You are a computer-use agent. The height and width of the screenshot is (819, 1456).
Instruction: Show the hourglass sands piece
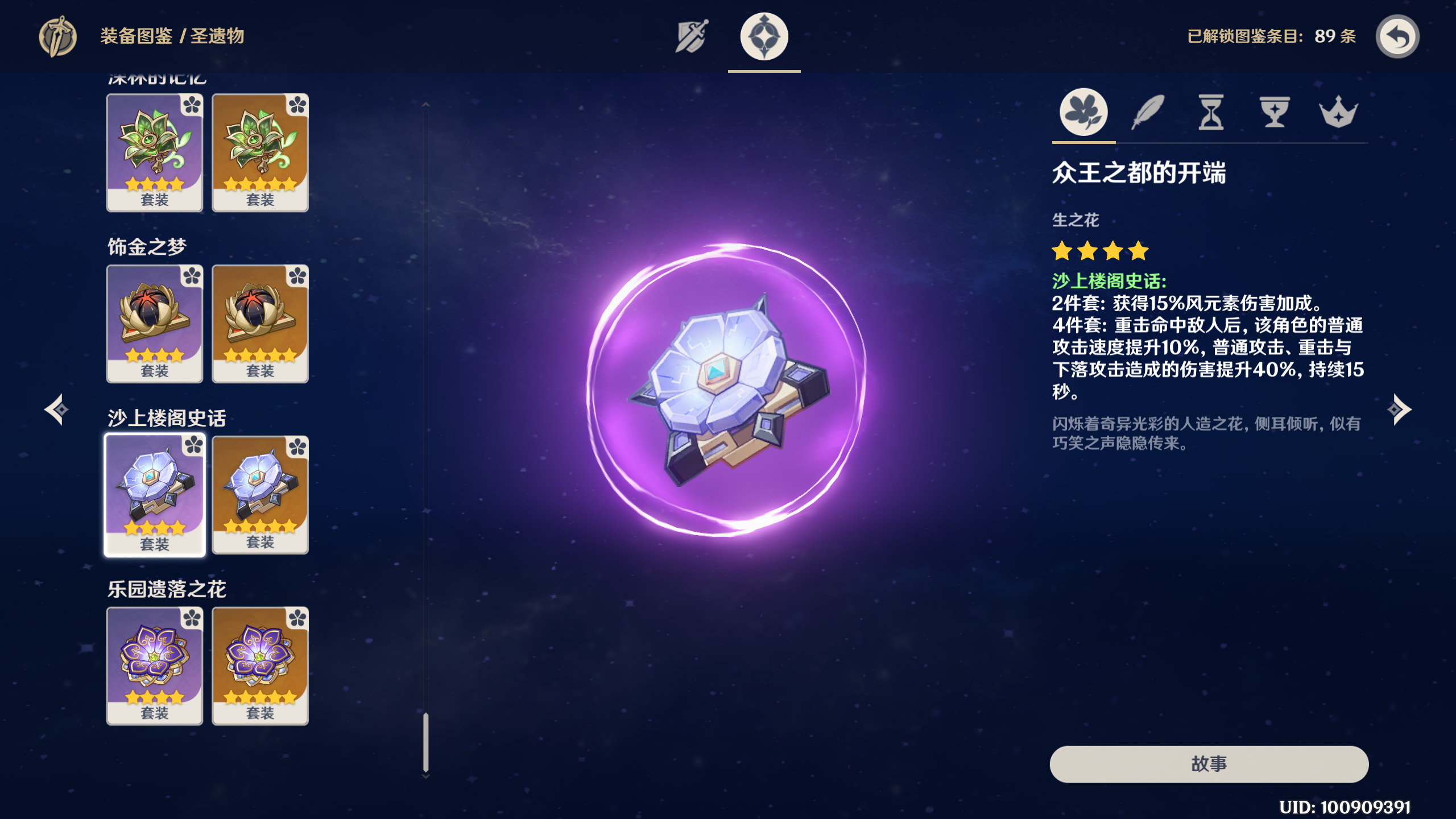coord(1211,112)
